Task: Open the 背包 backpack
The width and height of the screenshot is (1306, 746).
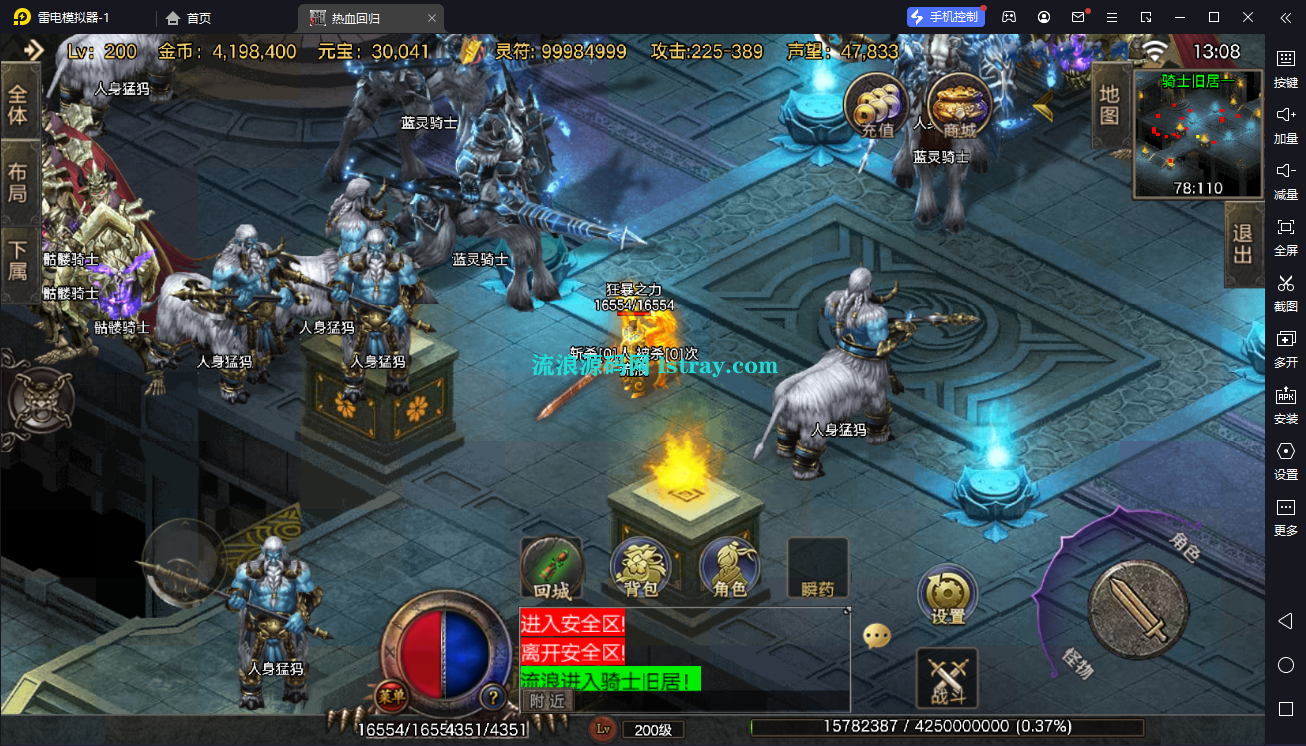Action: coord(640,569)
